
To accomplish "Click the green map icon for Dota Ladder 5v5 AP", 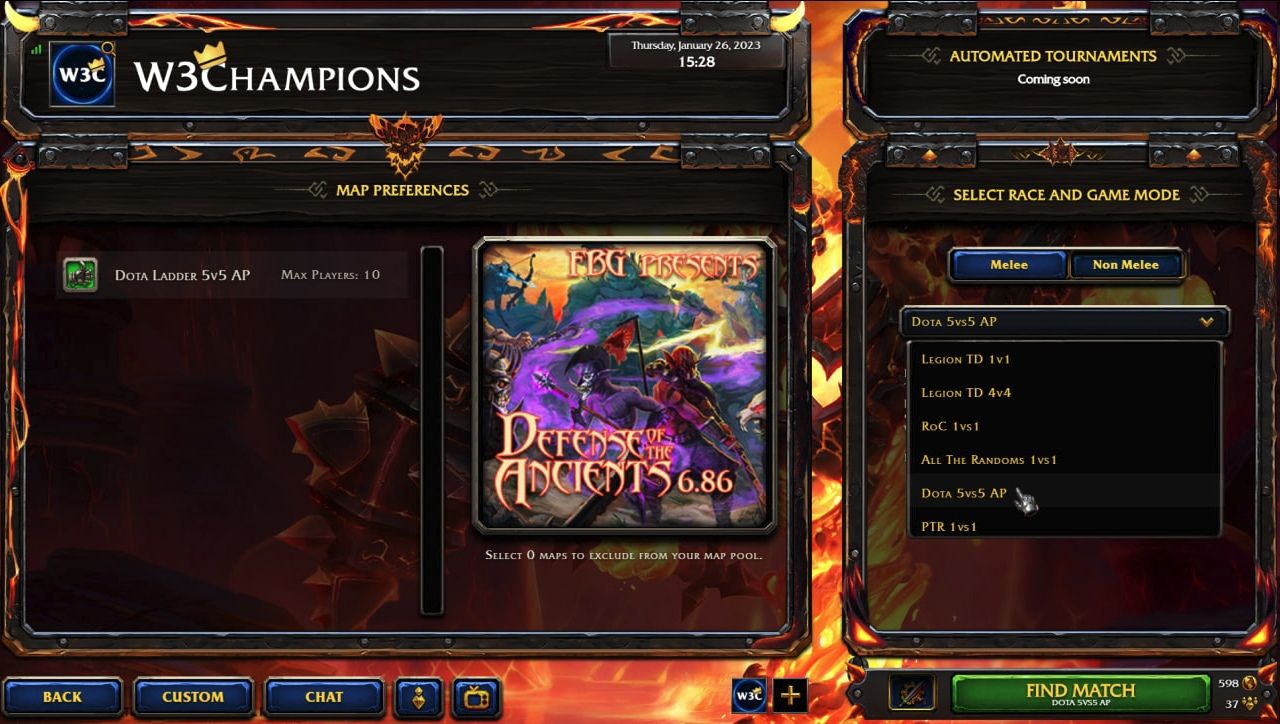I will coord(79,274).
